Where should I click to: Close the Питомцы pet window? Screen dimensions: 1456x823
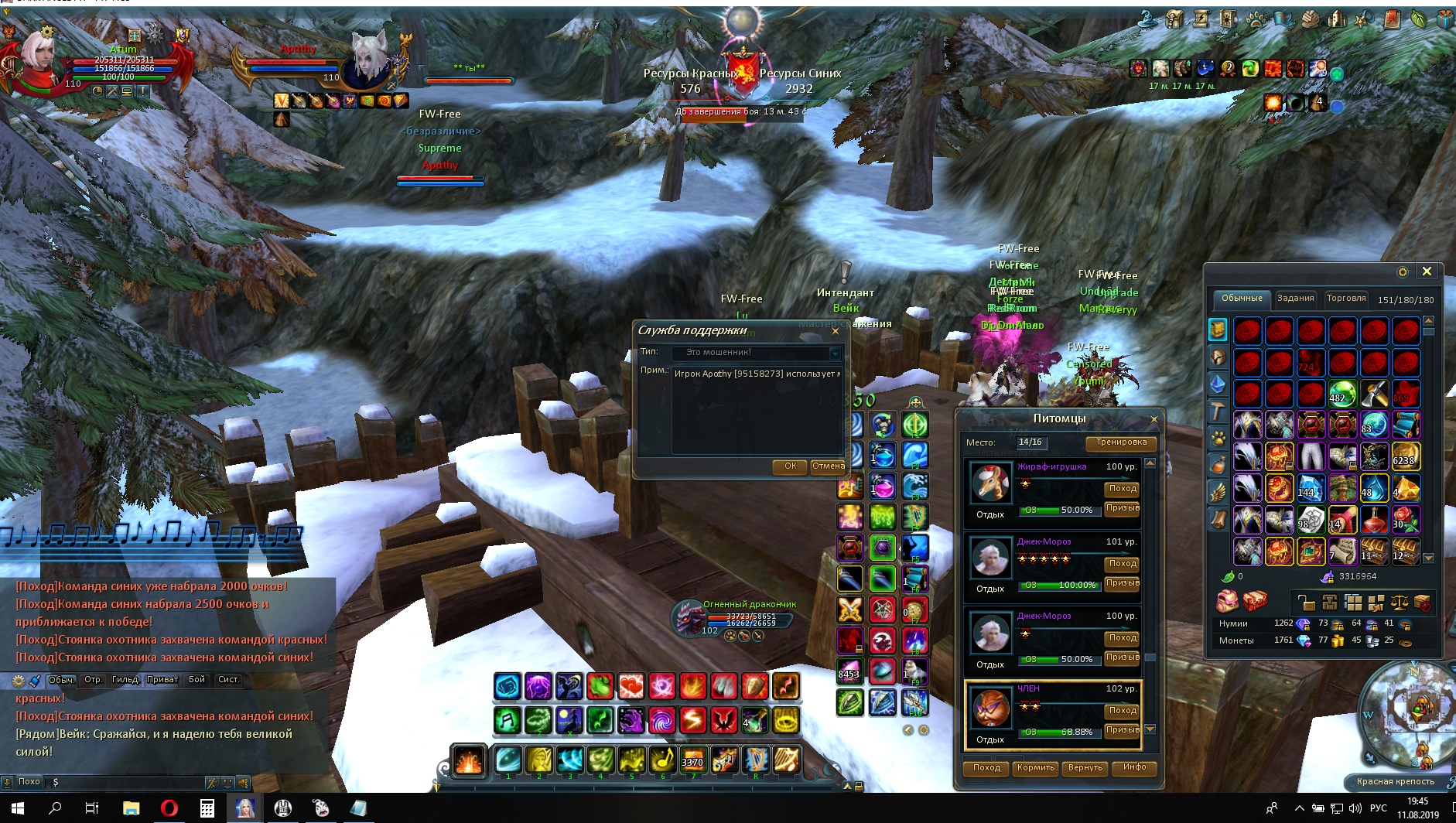pyautogui.click(x=1154, y=419)
